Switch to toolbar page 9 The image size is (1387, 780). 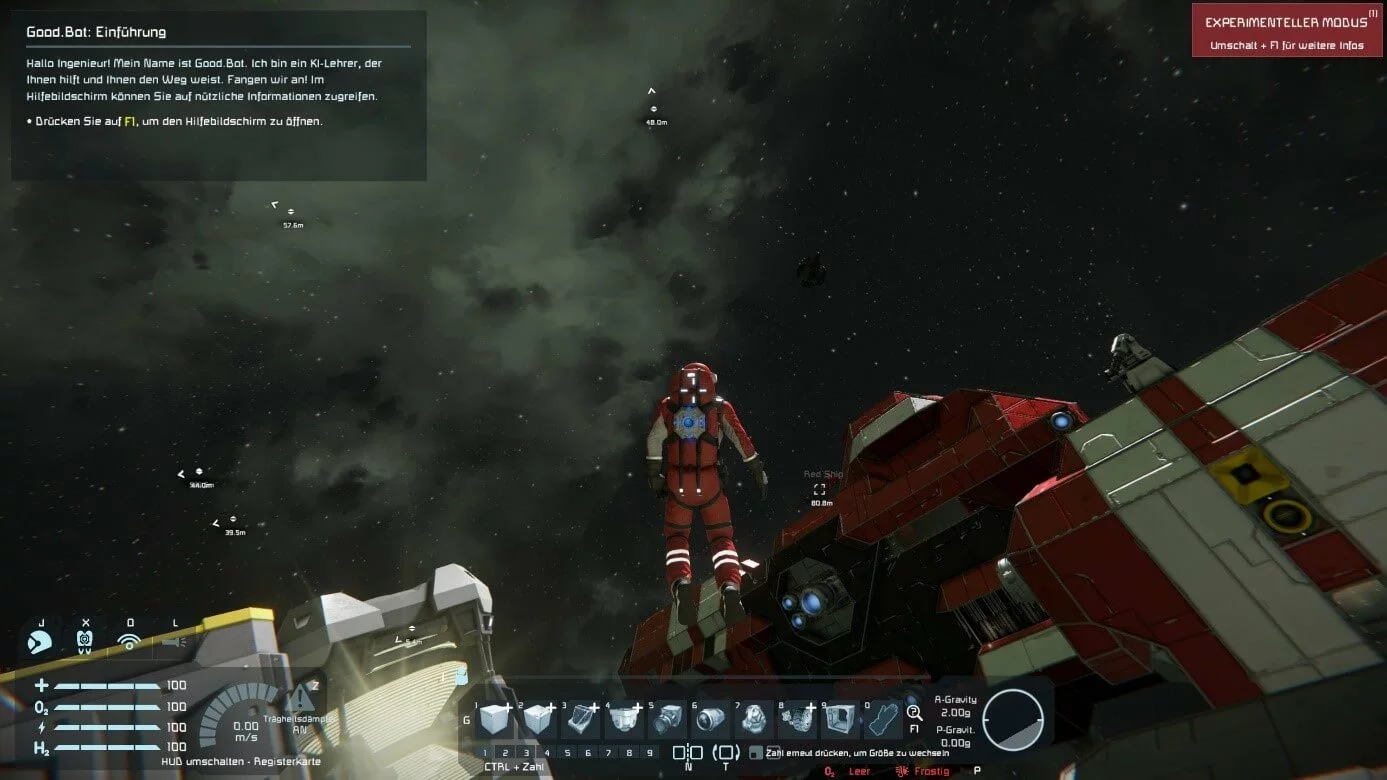pos(650,753)
